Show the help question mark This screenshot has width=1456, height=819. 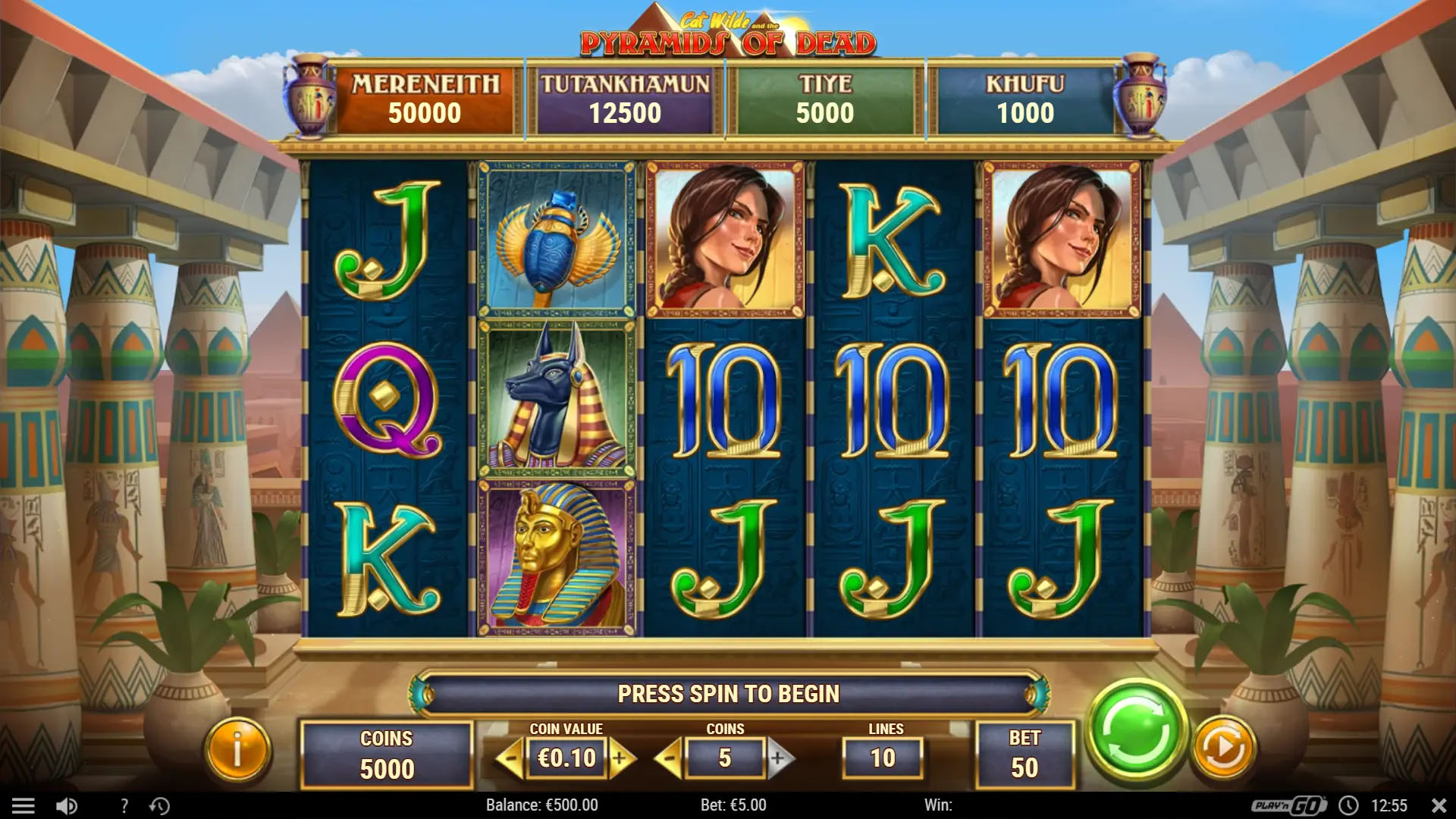[x=124, y=805]
